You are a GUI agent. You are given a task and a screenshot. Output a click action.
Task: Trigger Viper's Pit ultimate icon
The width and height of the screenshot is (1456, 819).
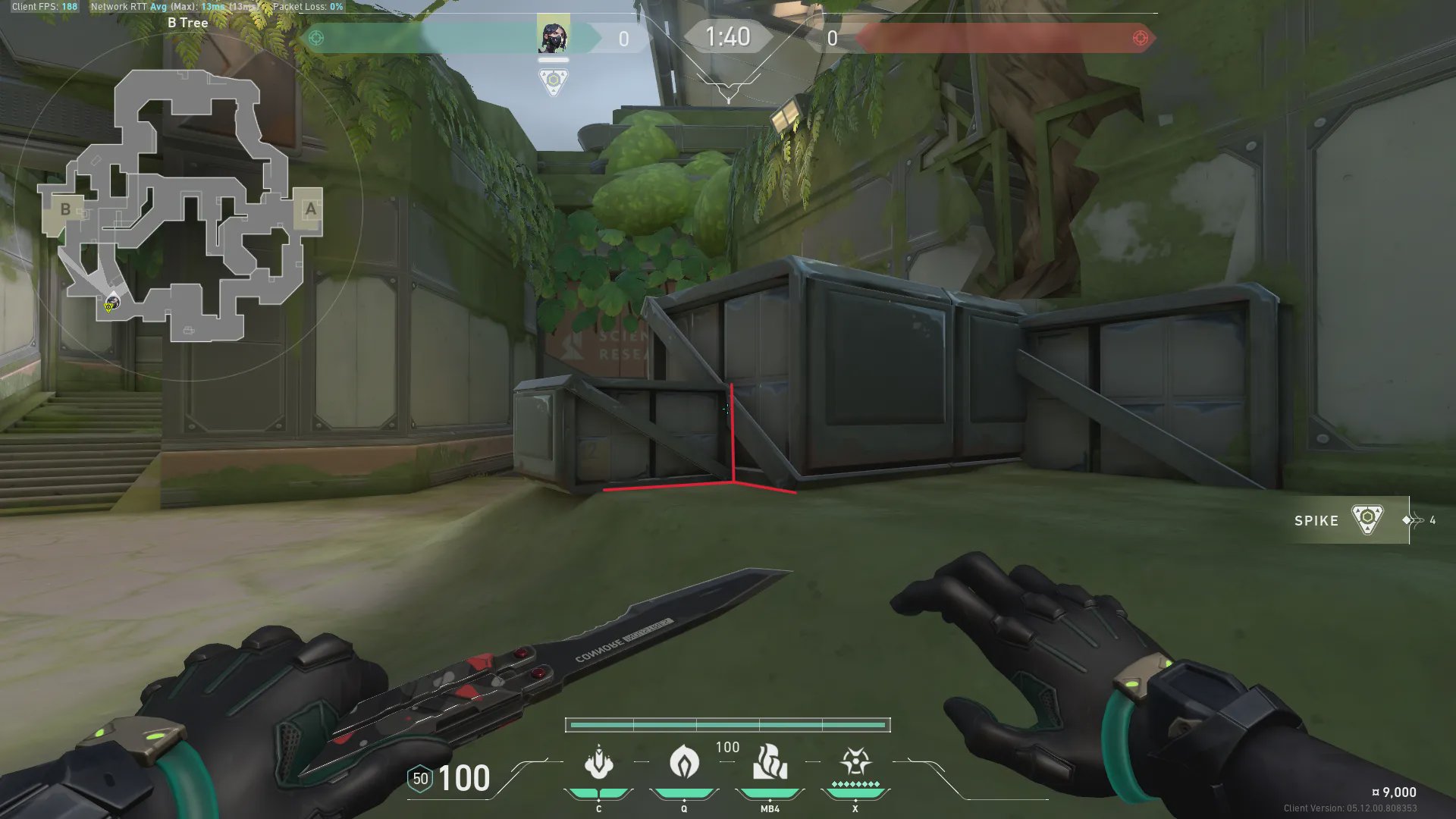pyautogui.click(x=855, y=762)
